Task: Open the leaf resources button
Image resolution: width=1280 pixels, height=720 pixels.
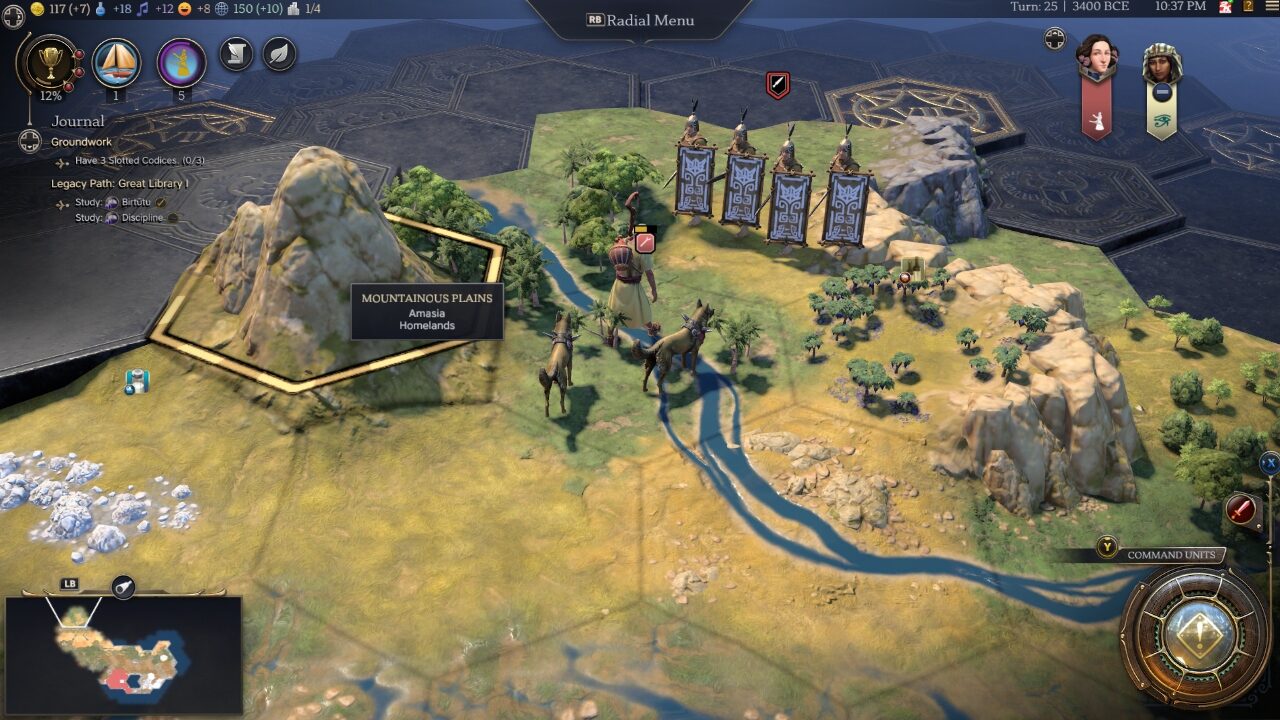Action: pyautogui.click(x=279, y=54)
